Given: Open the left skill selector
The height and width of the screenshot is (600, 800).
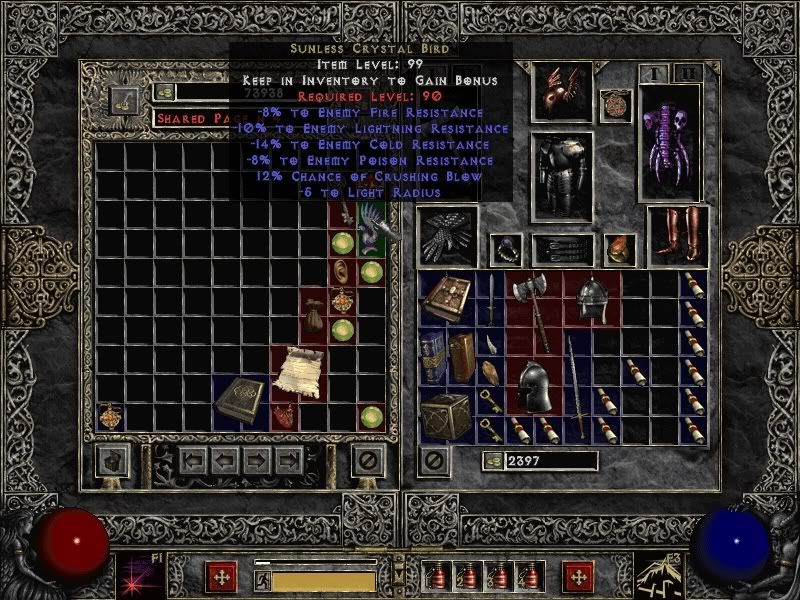Looking at the screenshot, I should click(135, 577).
